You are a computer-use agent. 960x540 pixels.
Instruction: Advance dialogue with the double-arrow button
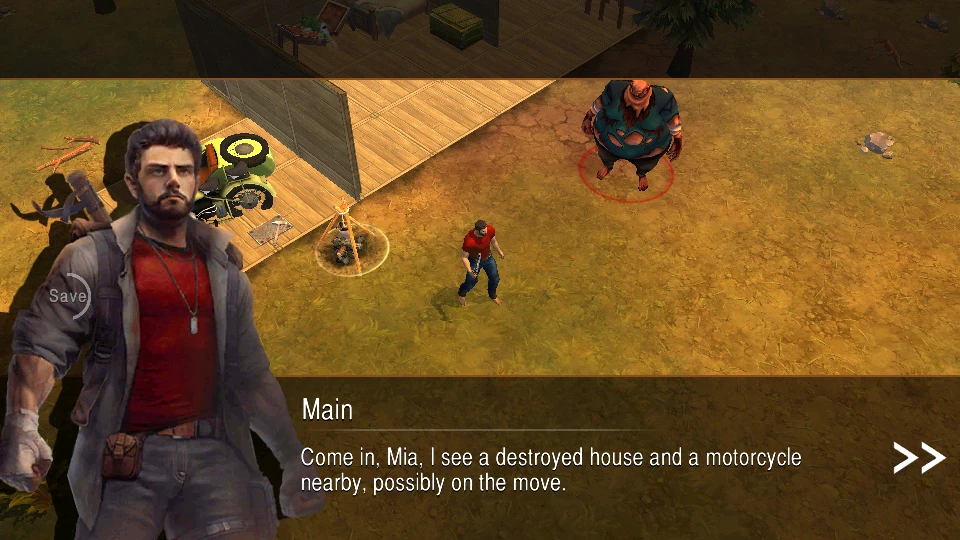[918, 458]
